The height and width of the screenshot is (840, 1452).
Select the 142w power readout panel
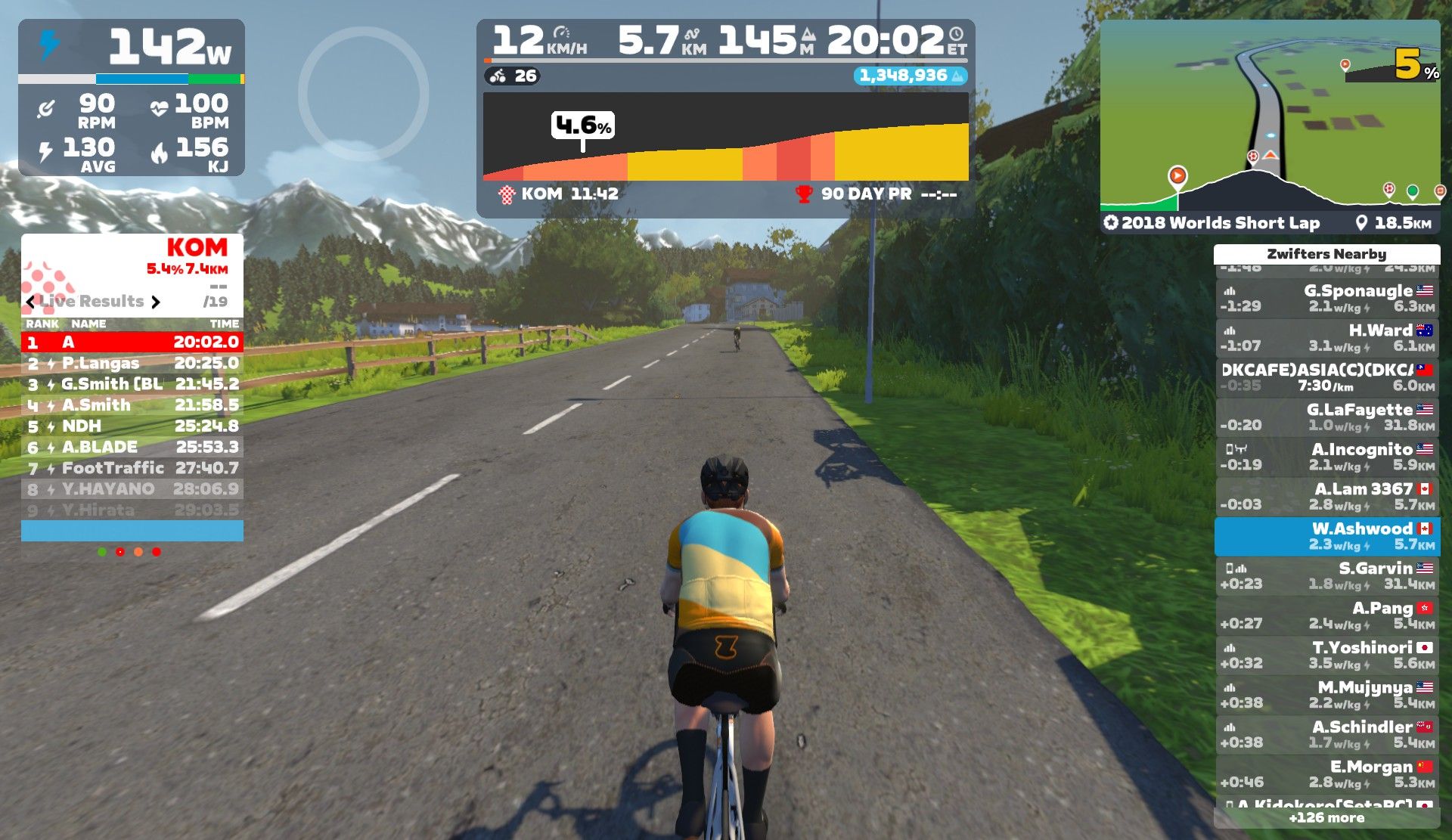coord(132,47)
